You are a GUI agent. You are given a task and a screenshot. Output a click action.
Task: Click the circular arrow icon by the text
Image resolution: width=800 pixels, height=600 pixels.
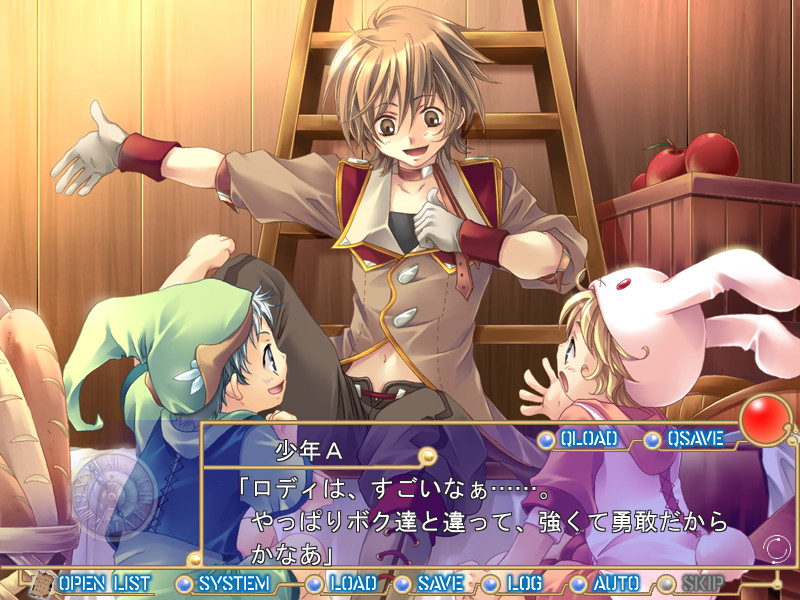click(775, 548)
